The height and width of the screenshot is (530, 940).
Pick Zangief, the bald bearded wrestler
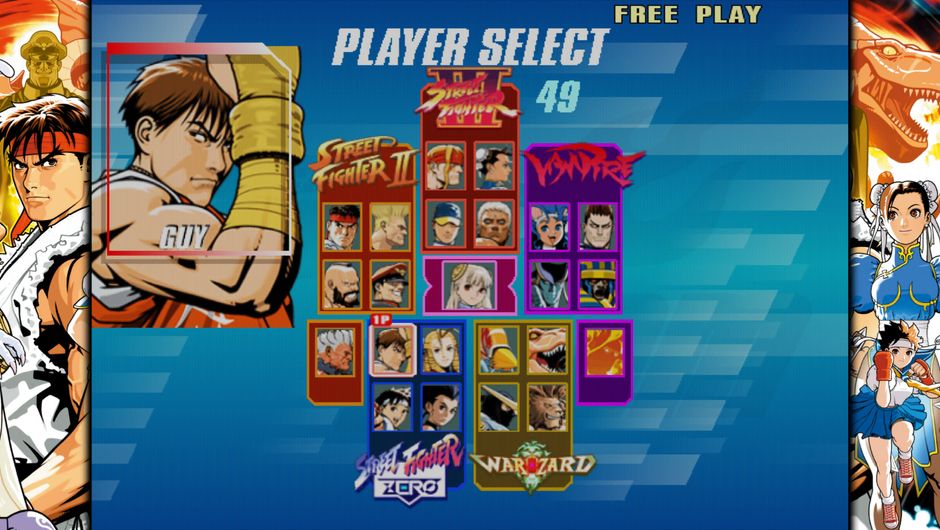(342, 283)
